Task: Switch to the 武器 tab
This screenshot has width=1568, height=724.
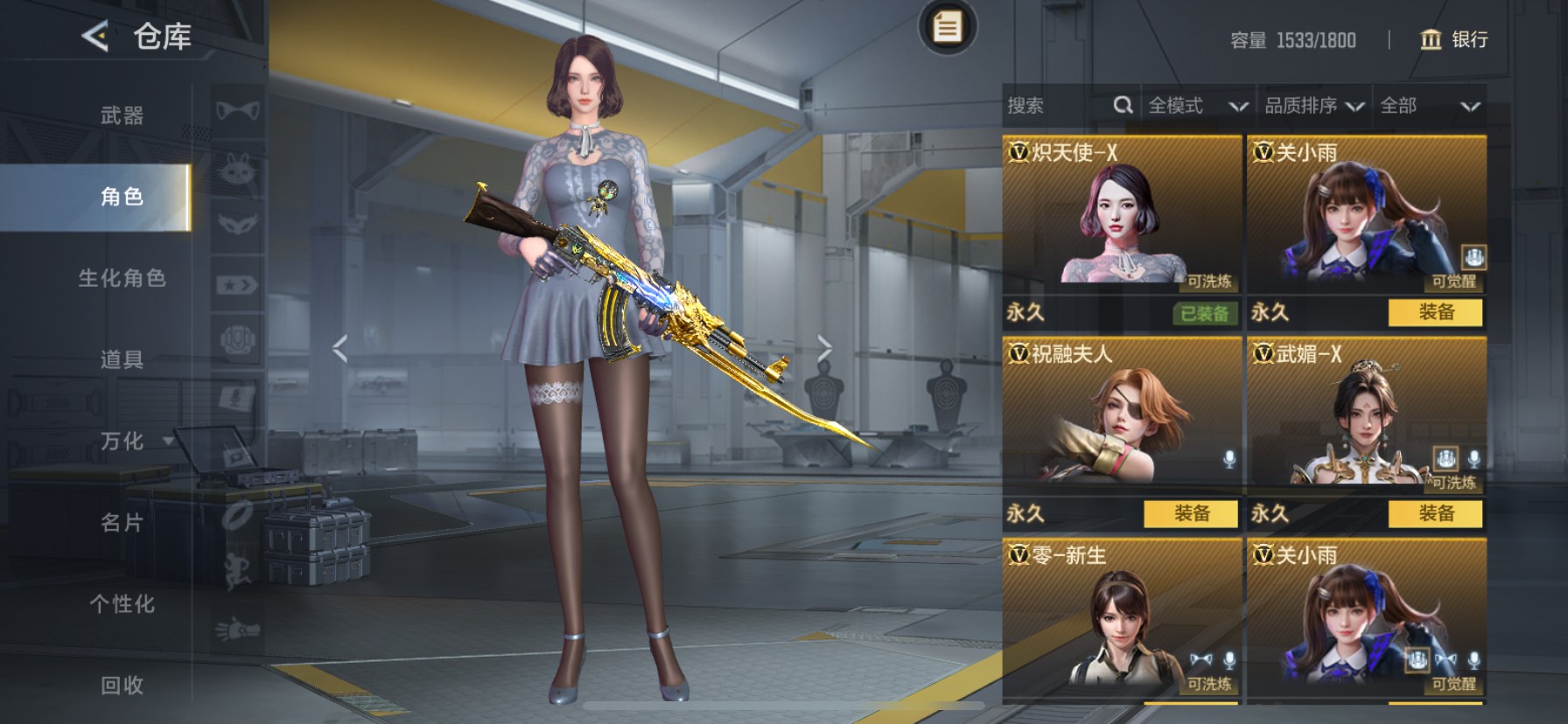Action: coord(122,115)
